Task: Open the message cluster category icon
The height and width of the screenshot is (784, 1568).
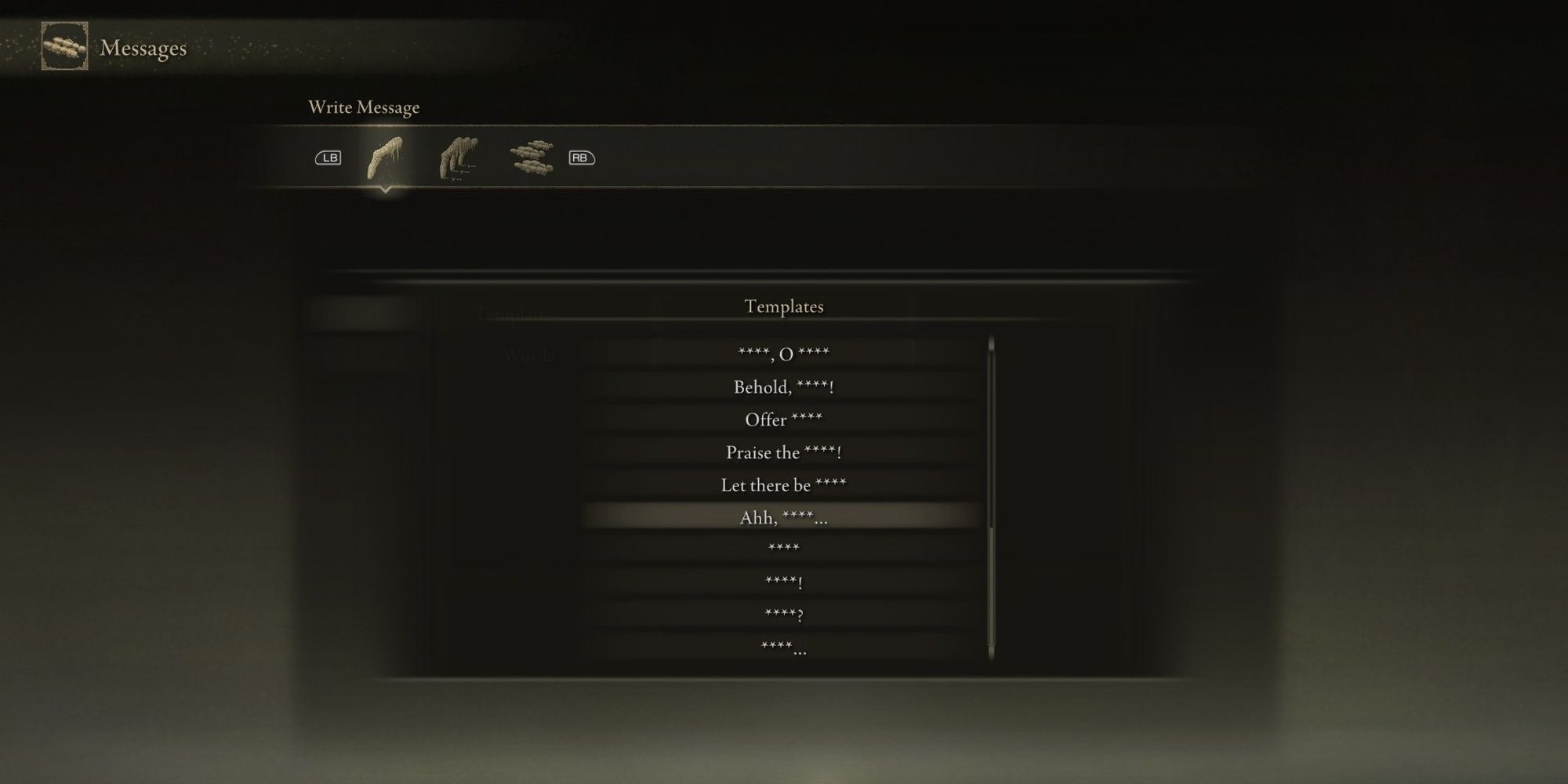Action: point(530,157)
